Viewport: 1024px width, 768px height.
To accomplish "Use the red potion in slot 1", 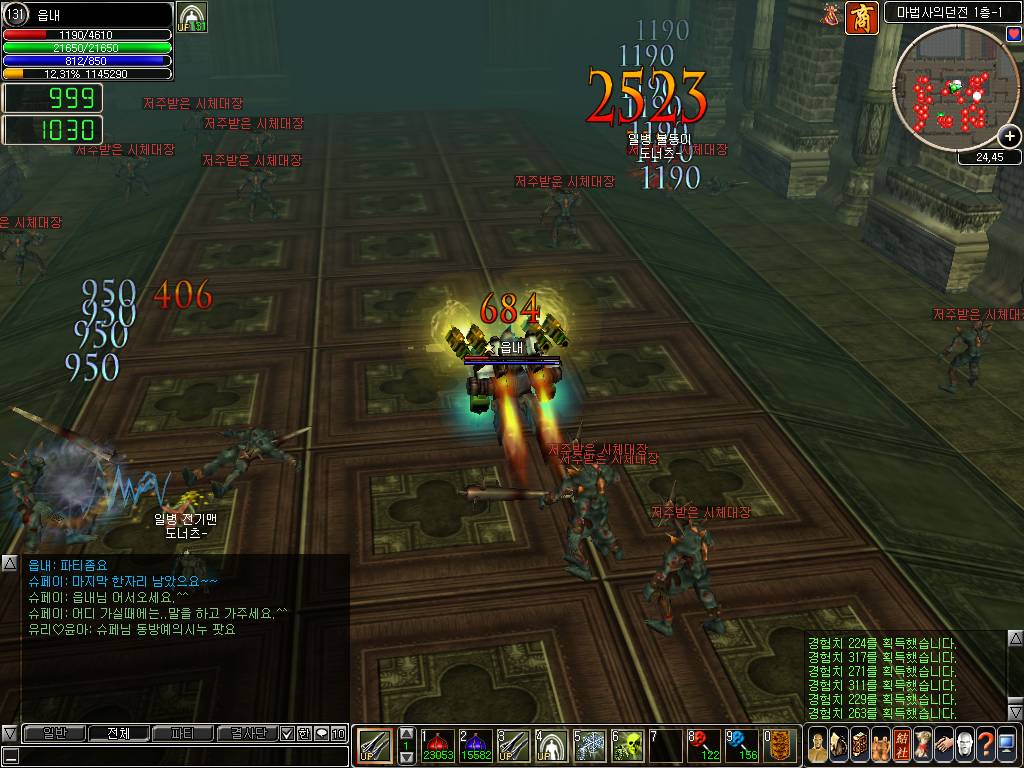I will (x=438, y=746).
